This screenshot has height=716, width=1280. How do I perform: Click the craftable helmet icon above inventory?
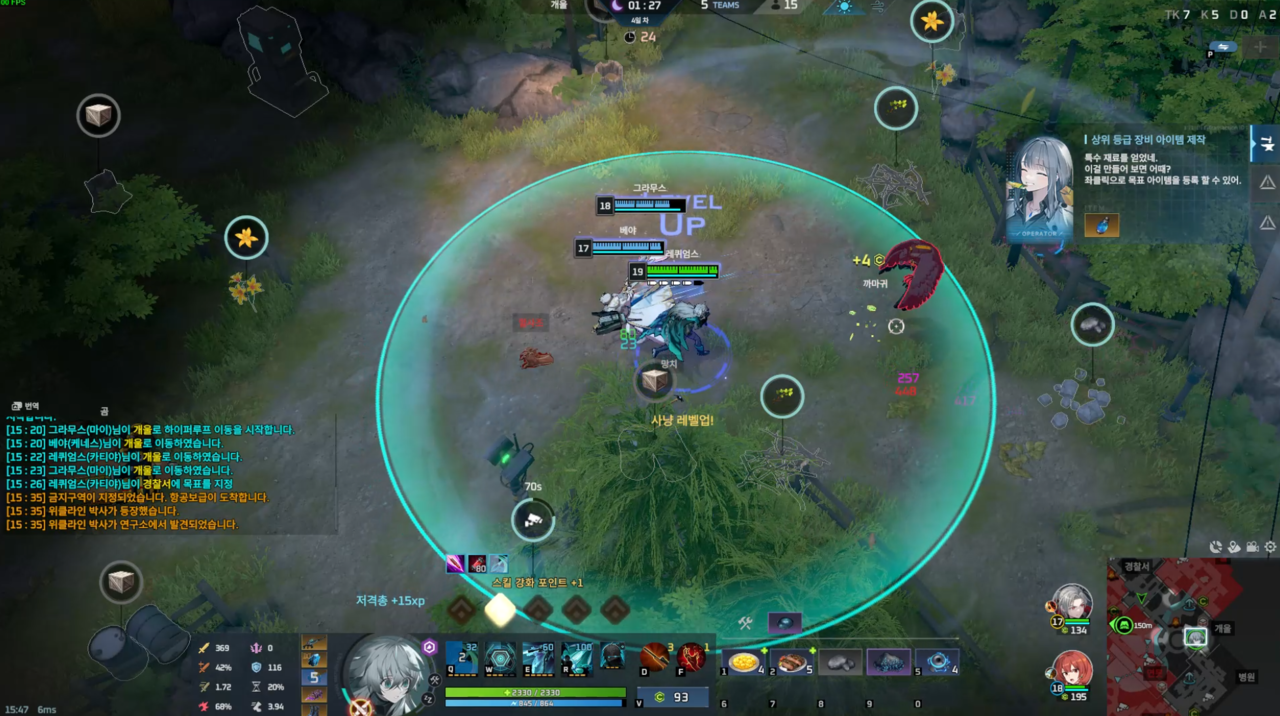(x=785, y=622)
